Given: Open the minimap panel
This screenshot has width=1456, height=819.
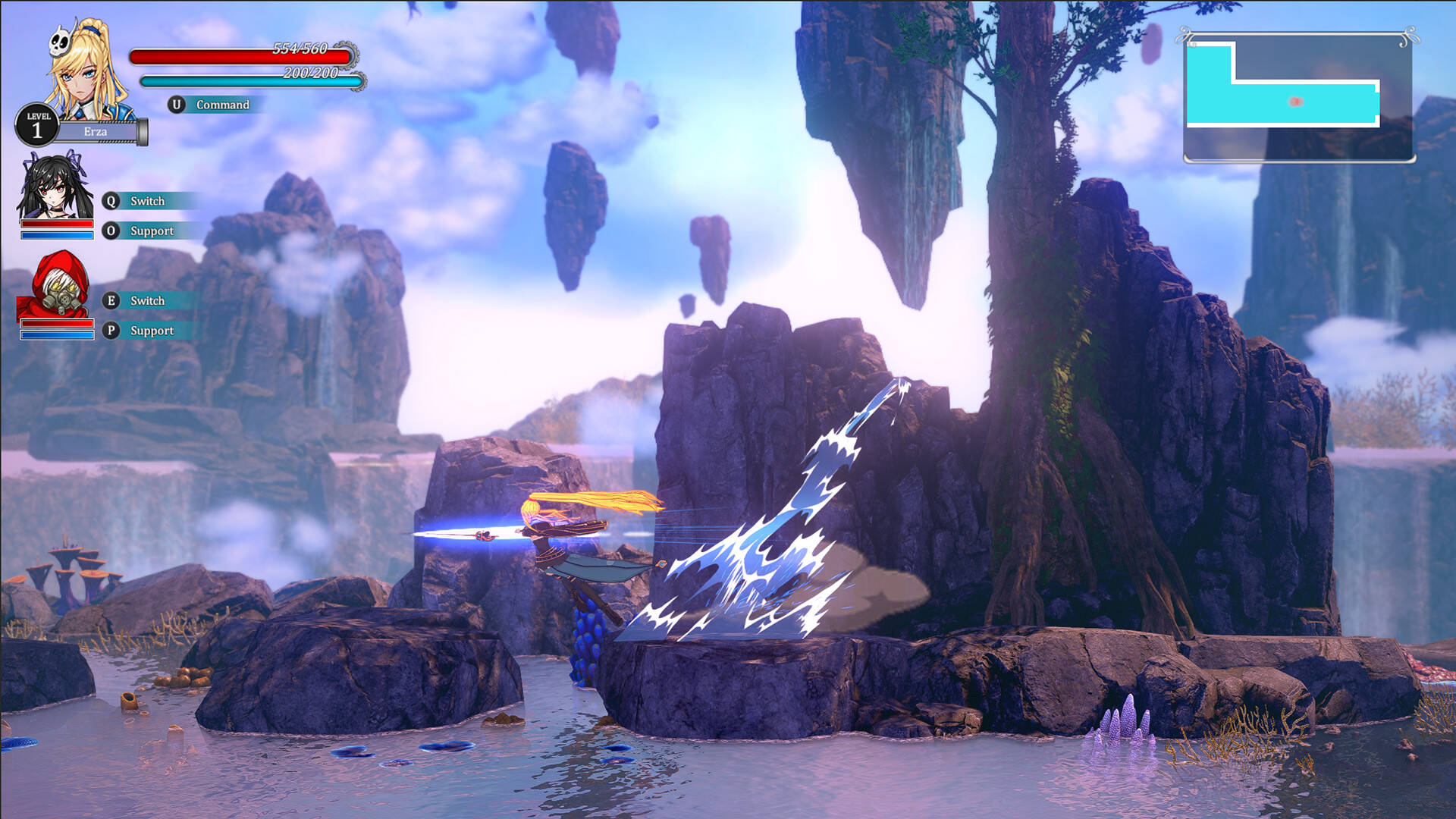Looking at the screenshot, I should 1298,97.
